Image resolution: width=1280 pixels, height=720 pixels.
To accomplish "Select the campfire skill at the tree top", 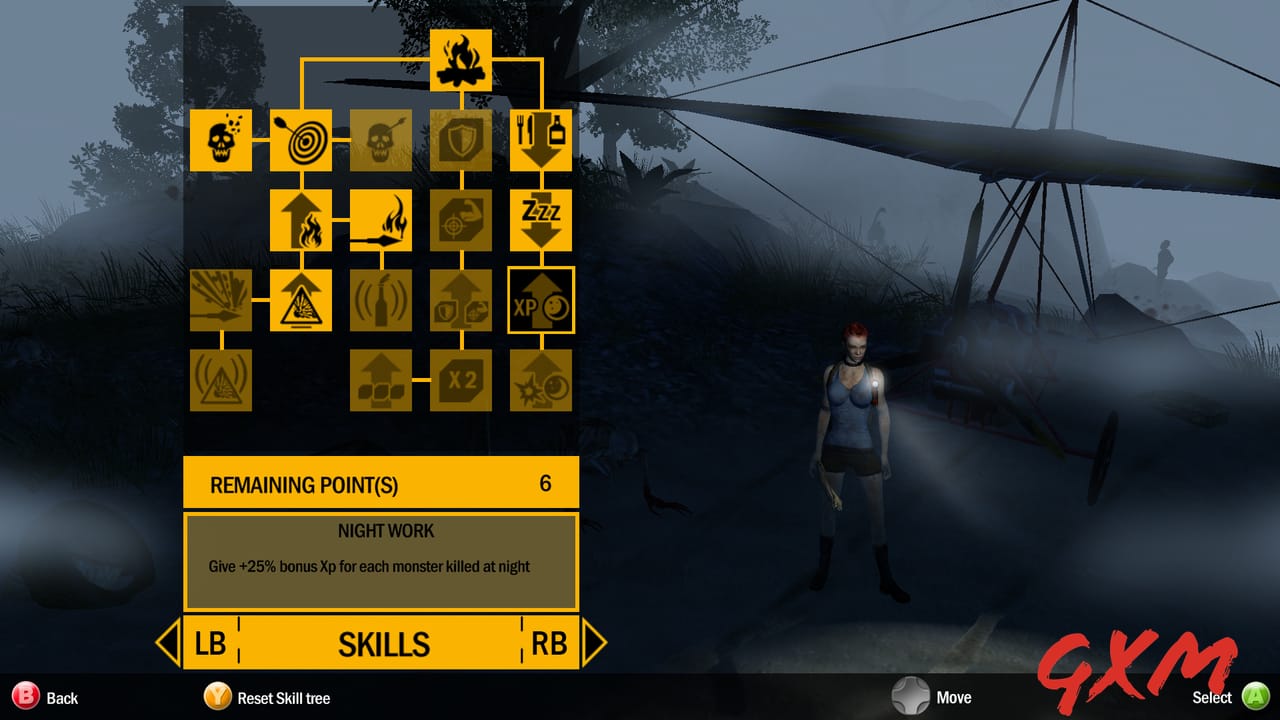I will pos(460,60).
